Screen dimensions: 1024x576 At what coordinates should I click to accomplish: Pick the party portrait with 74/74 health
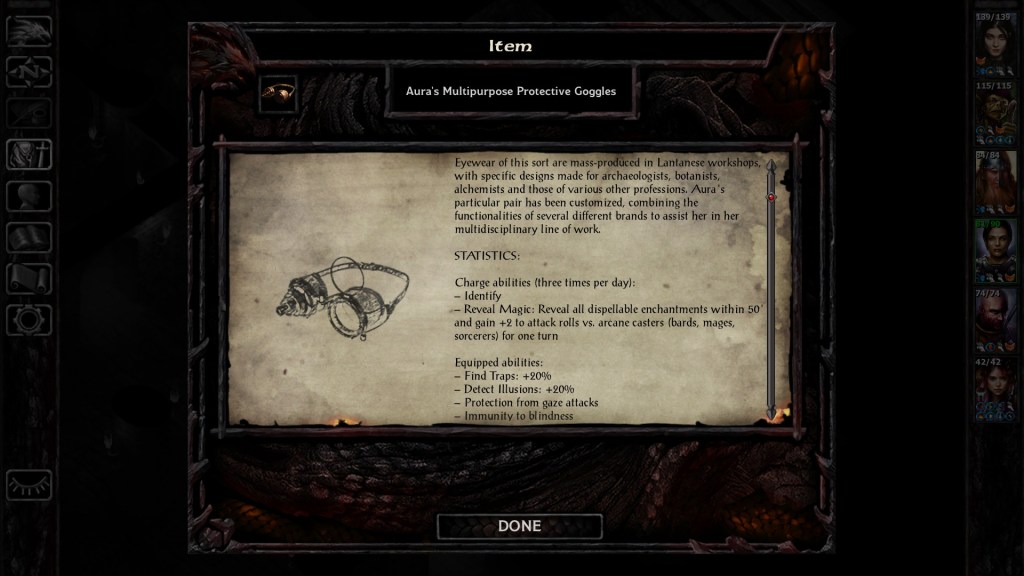[x=994, y=322]
